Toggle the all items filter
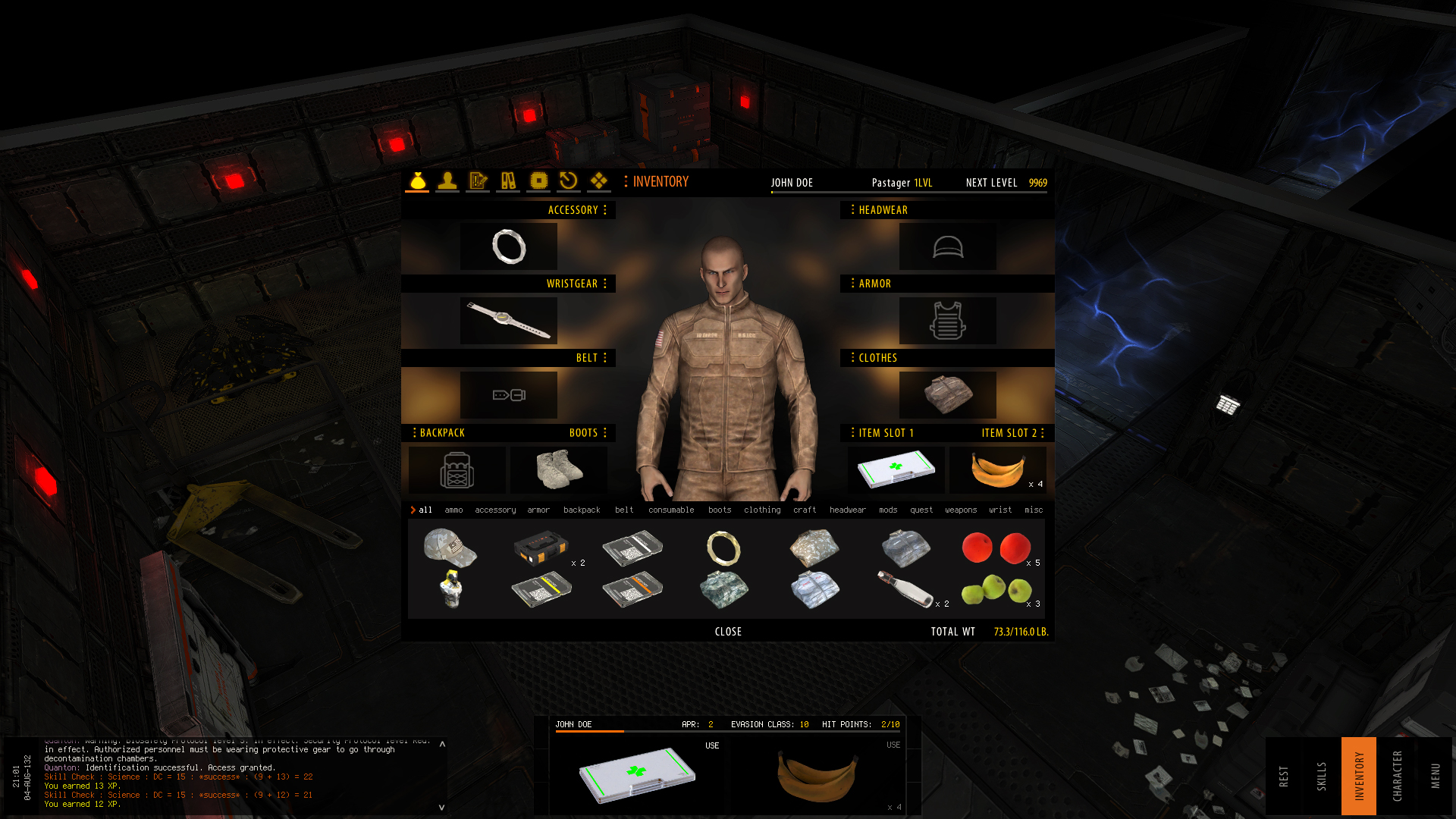1456x819 pixels. coord(424,510)
